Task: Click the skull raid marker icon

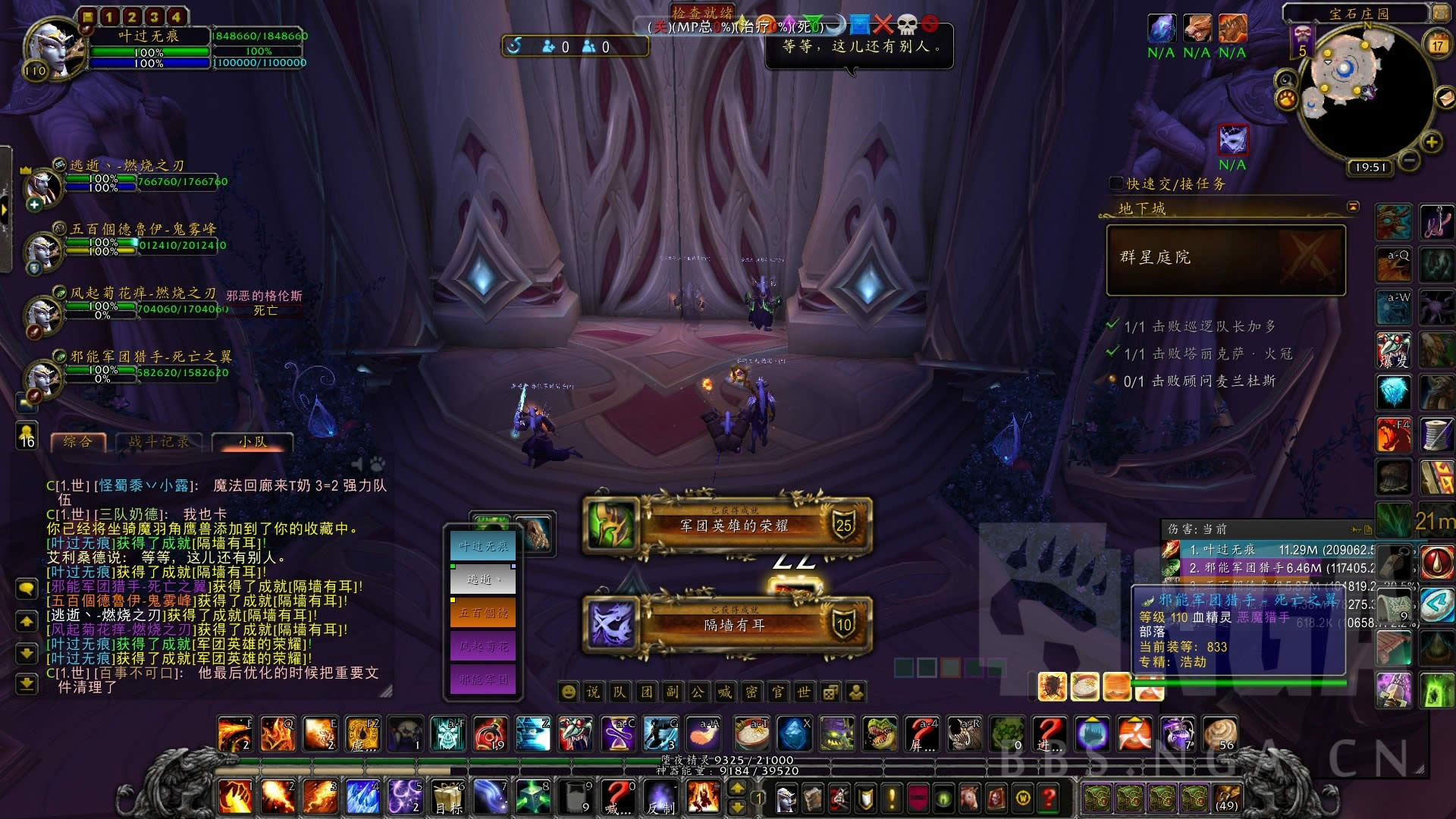Action: coord(907,25)
